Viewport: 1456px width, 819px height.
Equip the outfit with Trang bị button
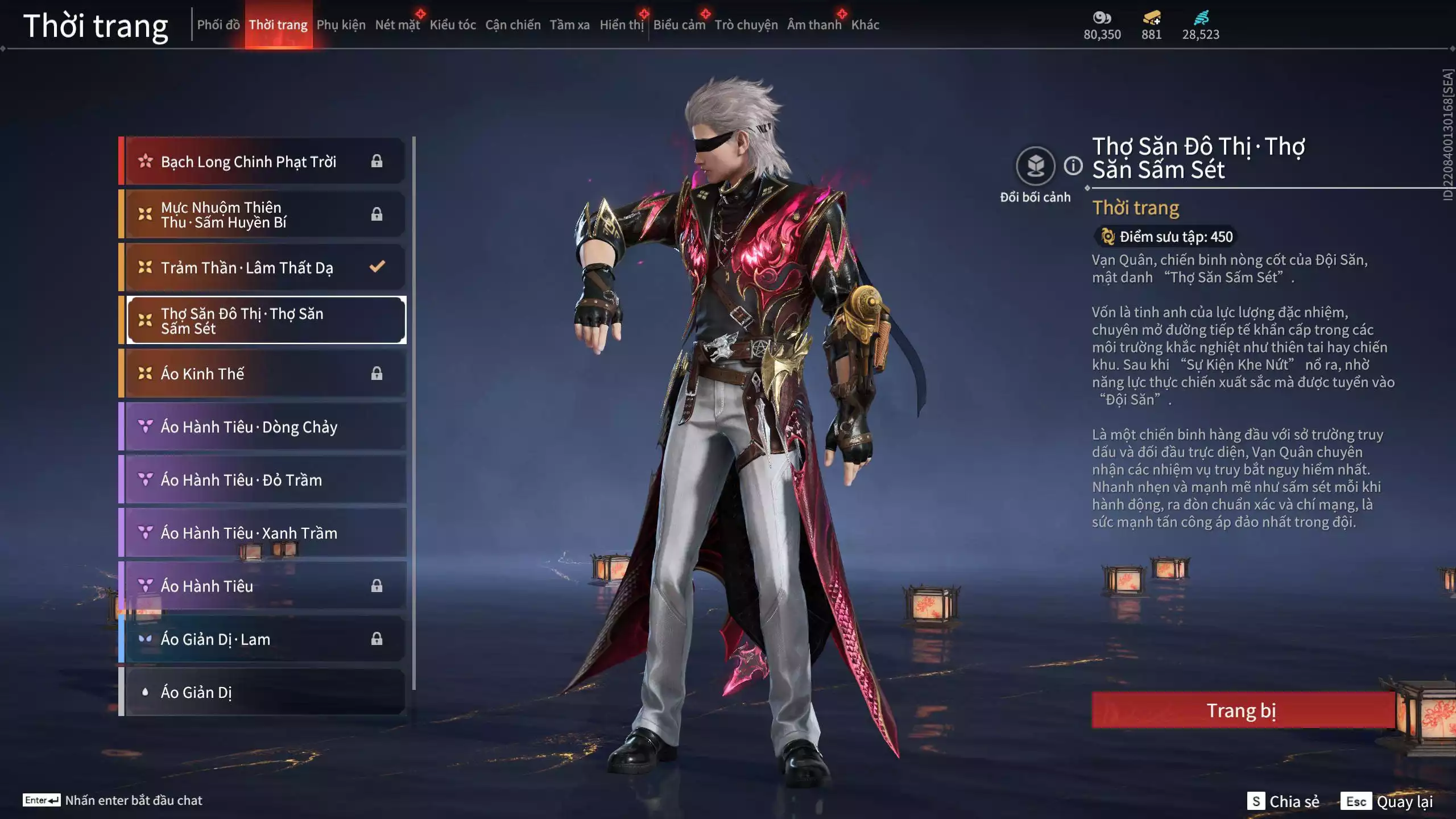coord(1242,710)
